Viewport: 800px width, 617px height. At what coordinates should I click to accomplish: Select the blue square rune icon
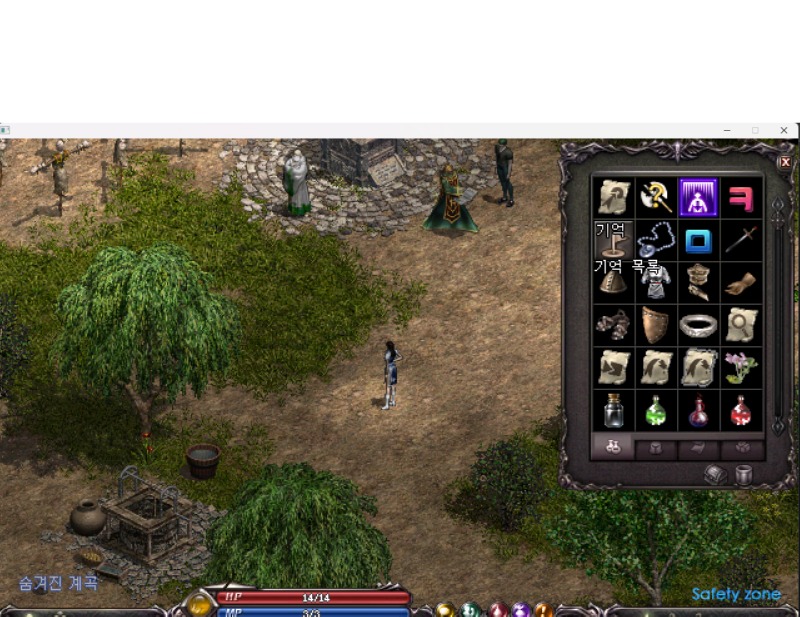(x=698, y=241)
